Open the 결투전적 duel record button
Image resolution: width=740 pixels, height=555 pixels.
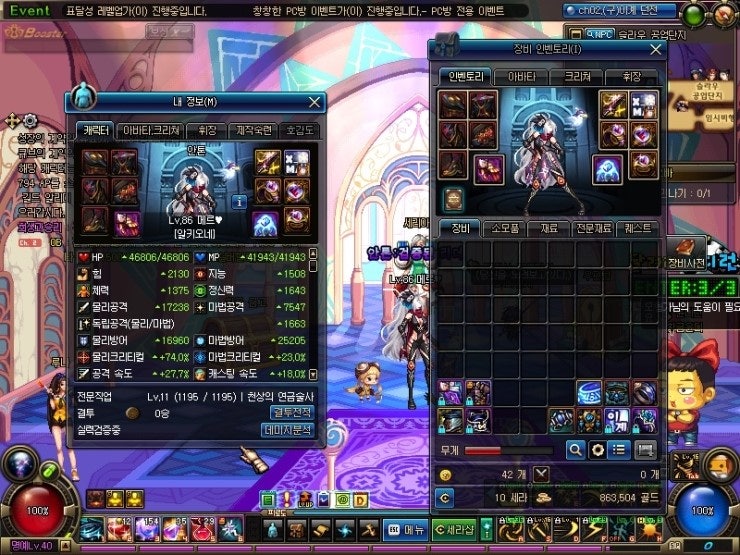point(292,412)
